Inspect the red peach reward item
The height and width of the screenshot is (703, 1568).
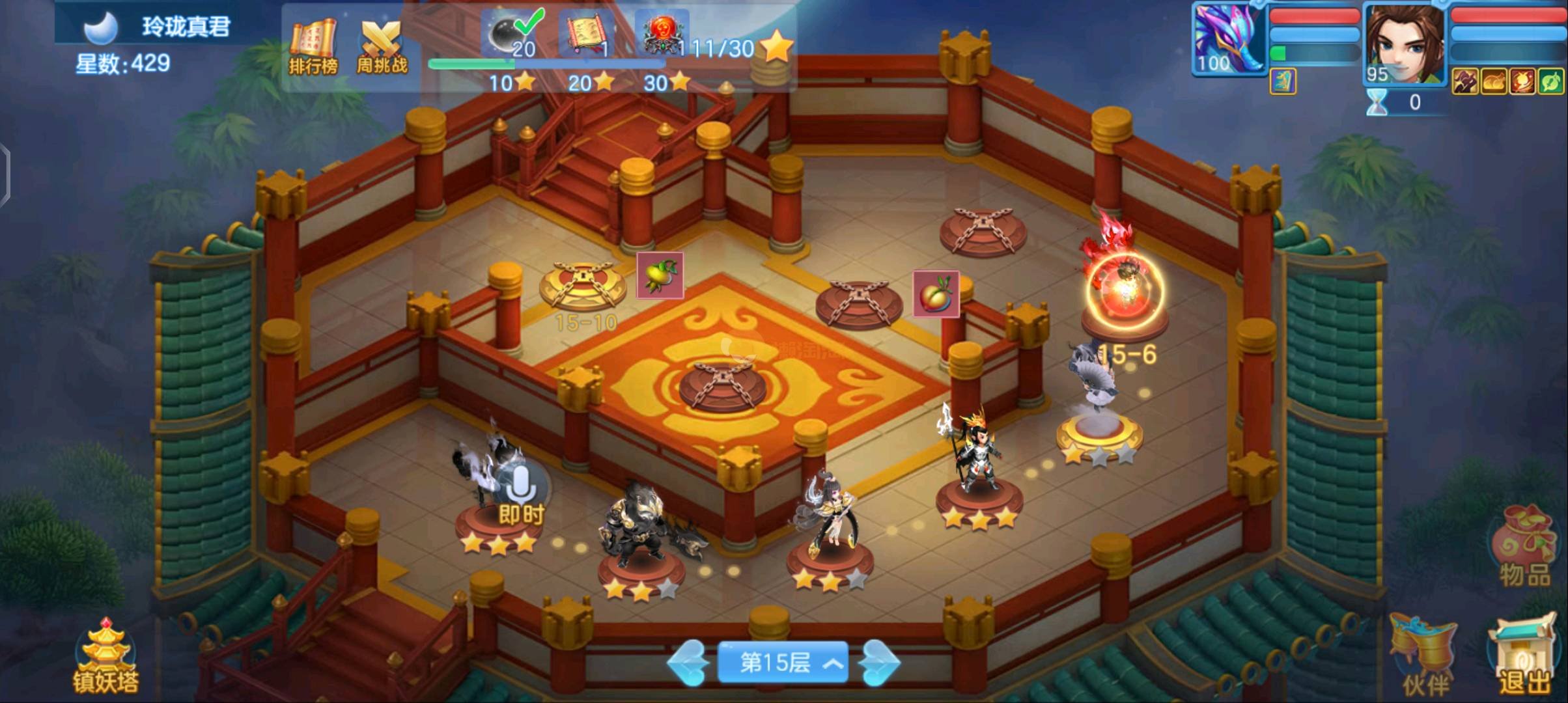pos(936,294)
